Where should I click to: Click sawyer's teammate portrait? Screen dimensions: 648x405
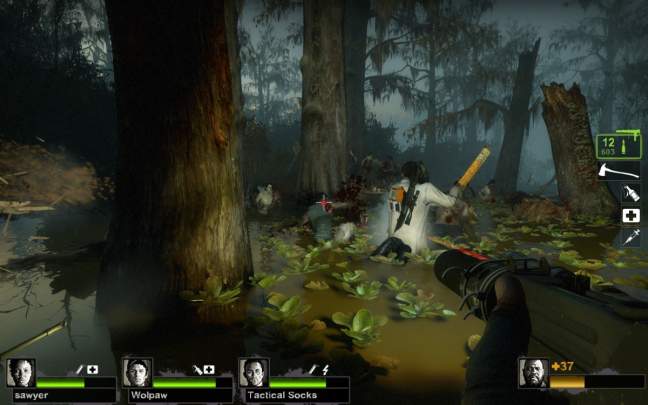(21, 372)
